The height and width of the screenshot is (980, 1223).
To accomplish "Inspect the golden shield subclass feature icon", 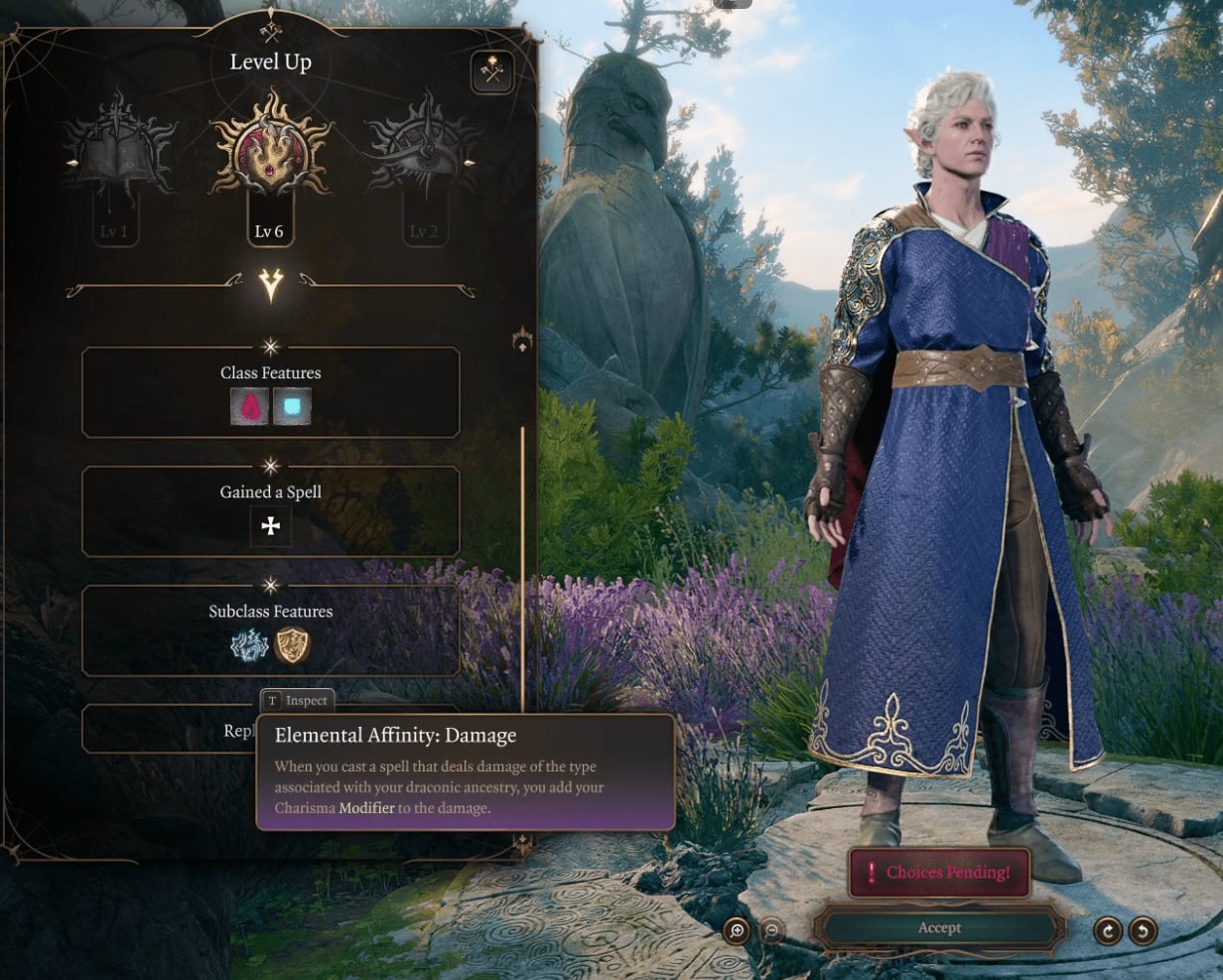I will [x=292, y=645].
